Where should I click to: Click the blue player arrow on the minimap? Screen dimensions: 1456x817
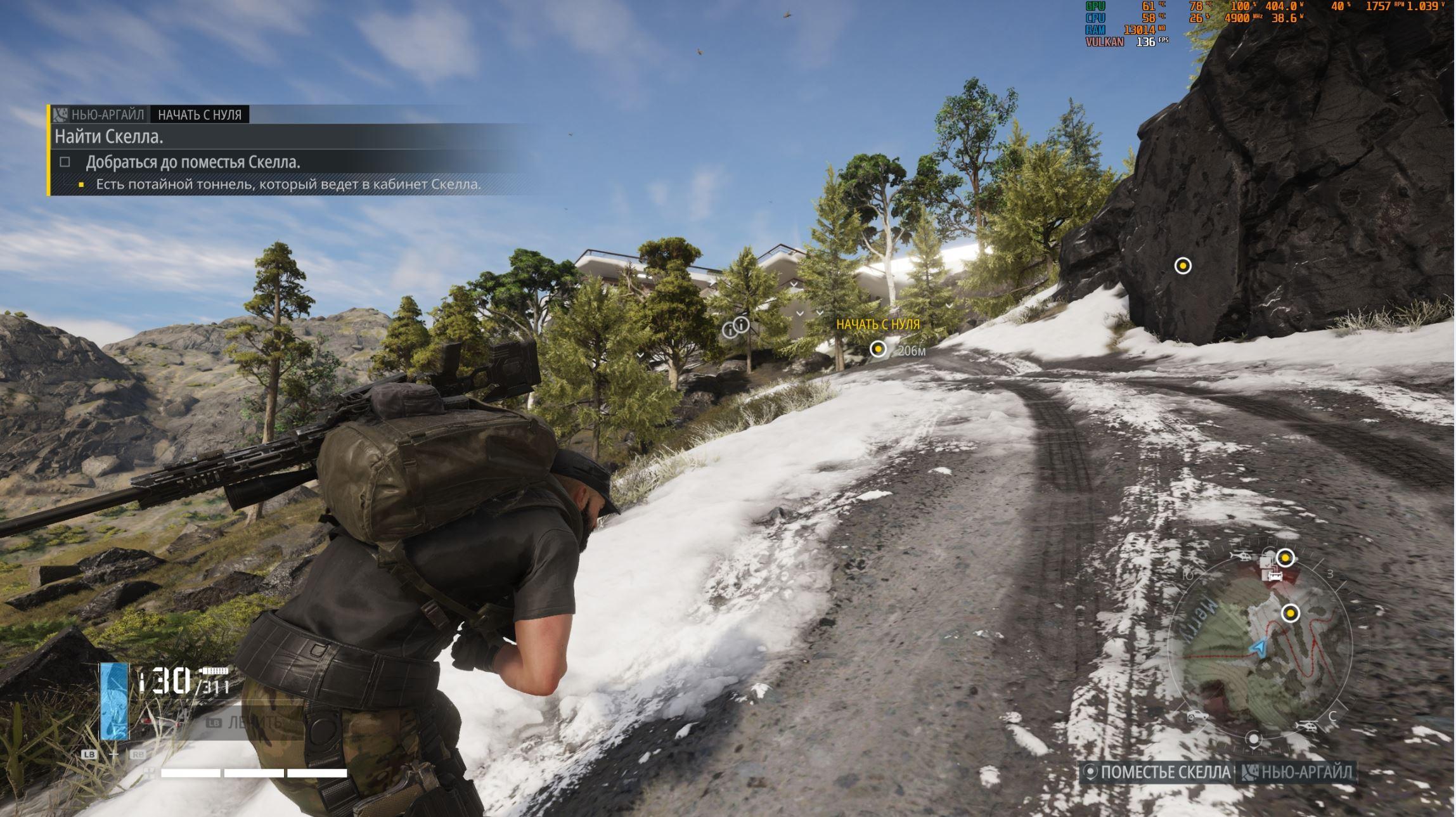click(x=1259, y=648)
